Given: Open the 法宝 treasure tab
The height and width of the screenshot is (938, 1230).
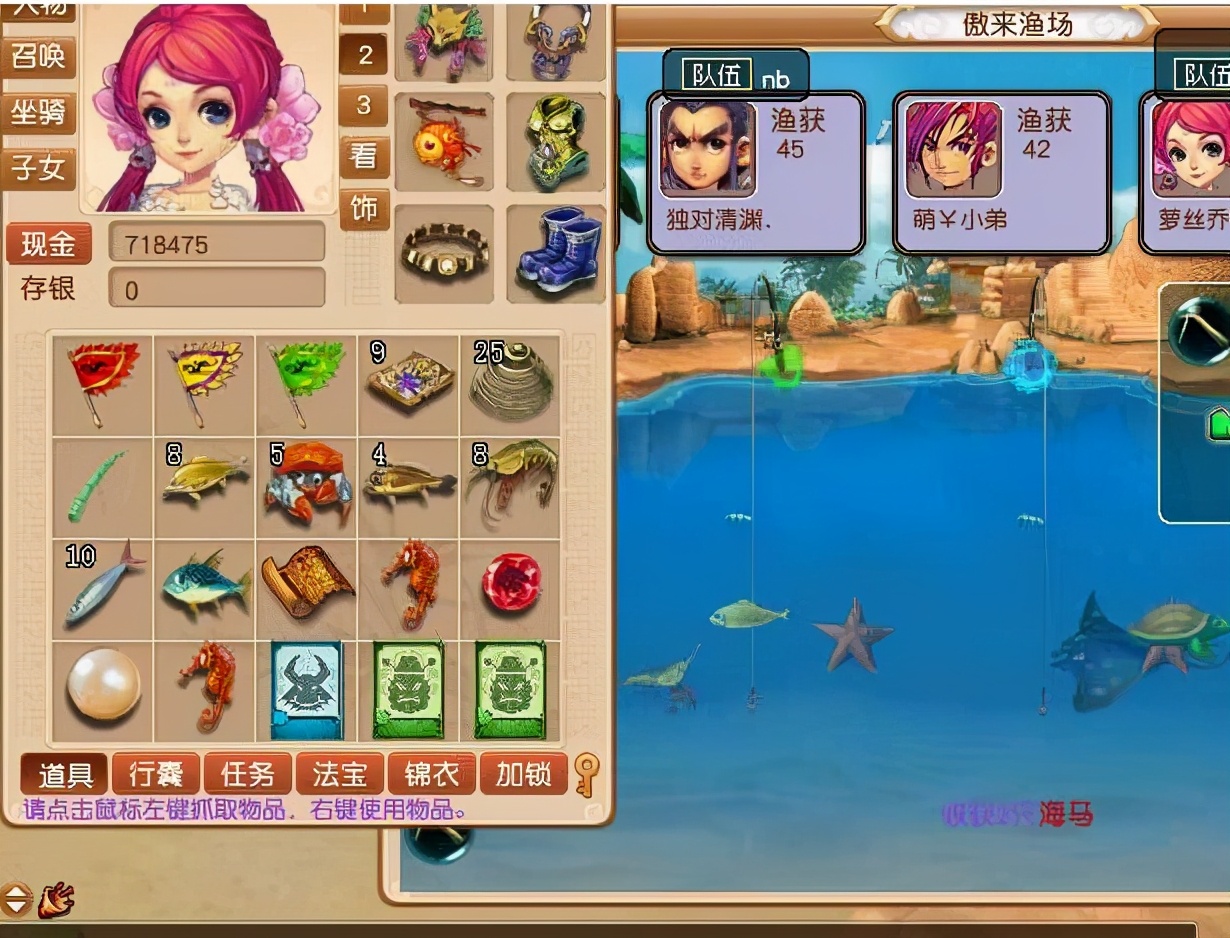Looking at the screenshot, I should tap(340, 774).
